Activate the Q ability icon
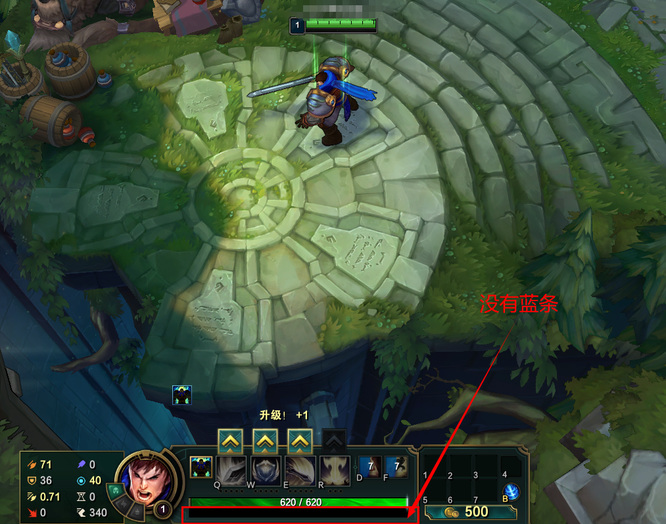Screen dimensions: 666x524 (x=231, y=470)
